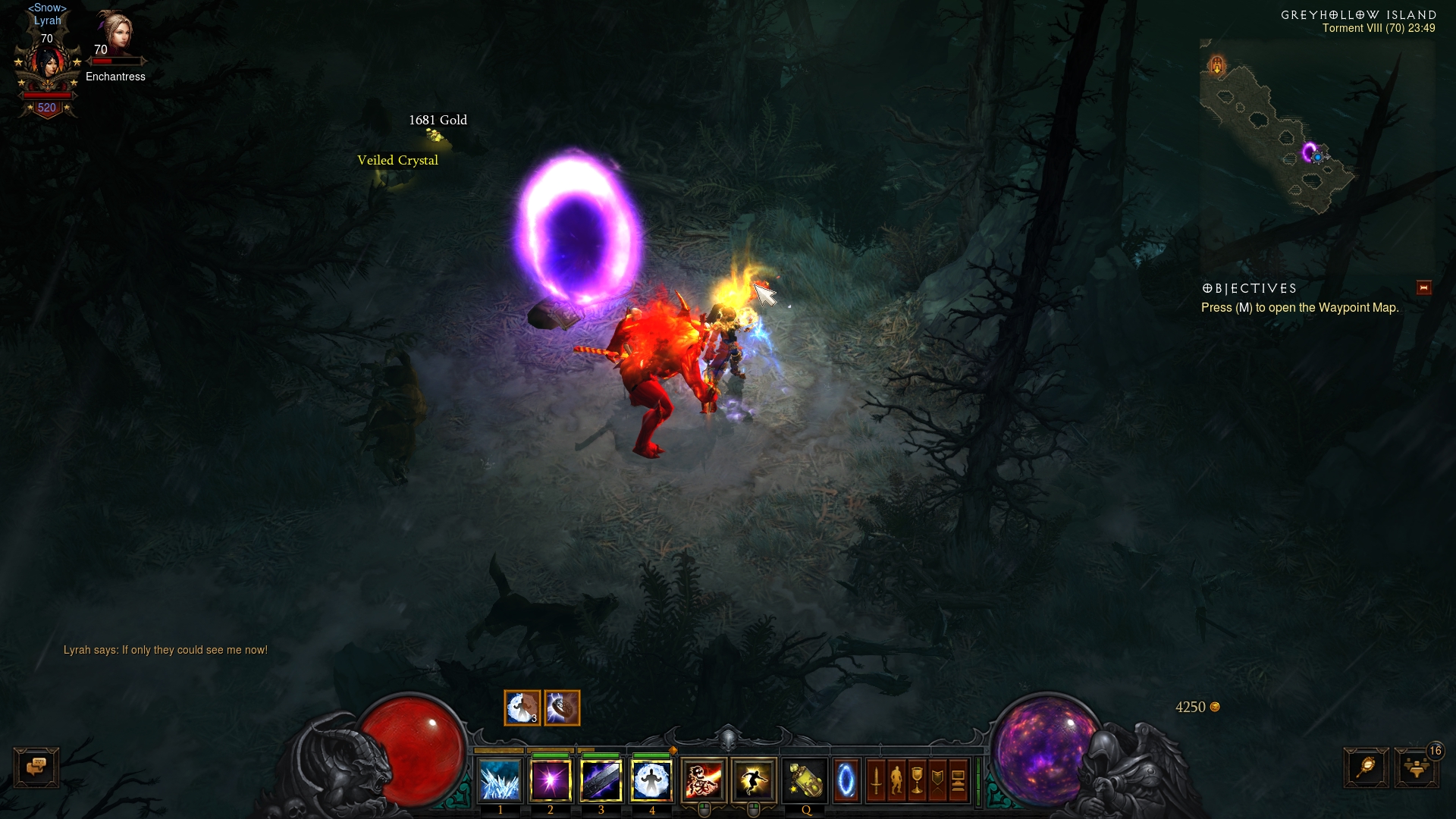1456x819 pixels.
Task: Open the golden chalice menu button
Action: [x=917, y=780]
